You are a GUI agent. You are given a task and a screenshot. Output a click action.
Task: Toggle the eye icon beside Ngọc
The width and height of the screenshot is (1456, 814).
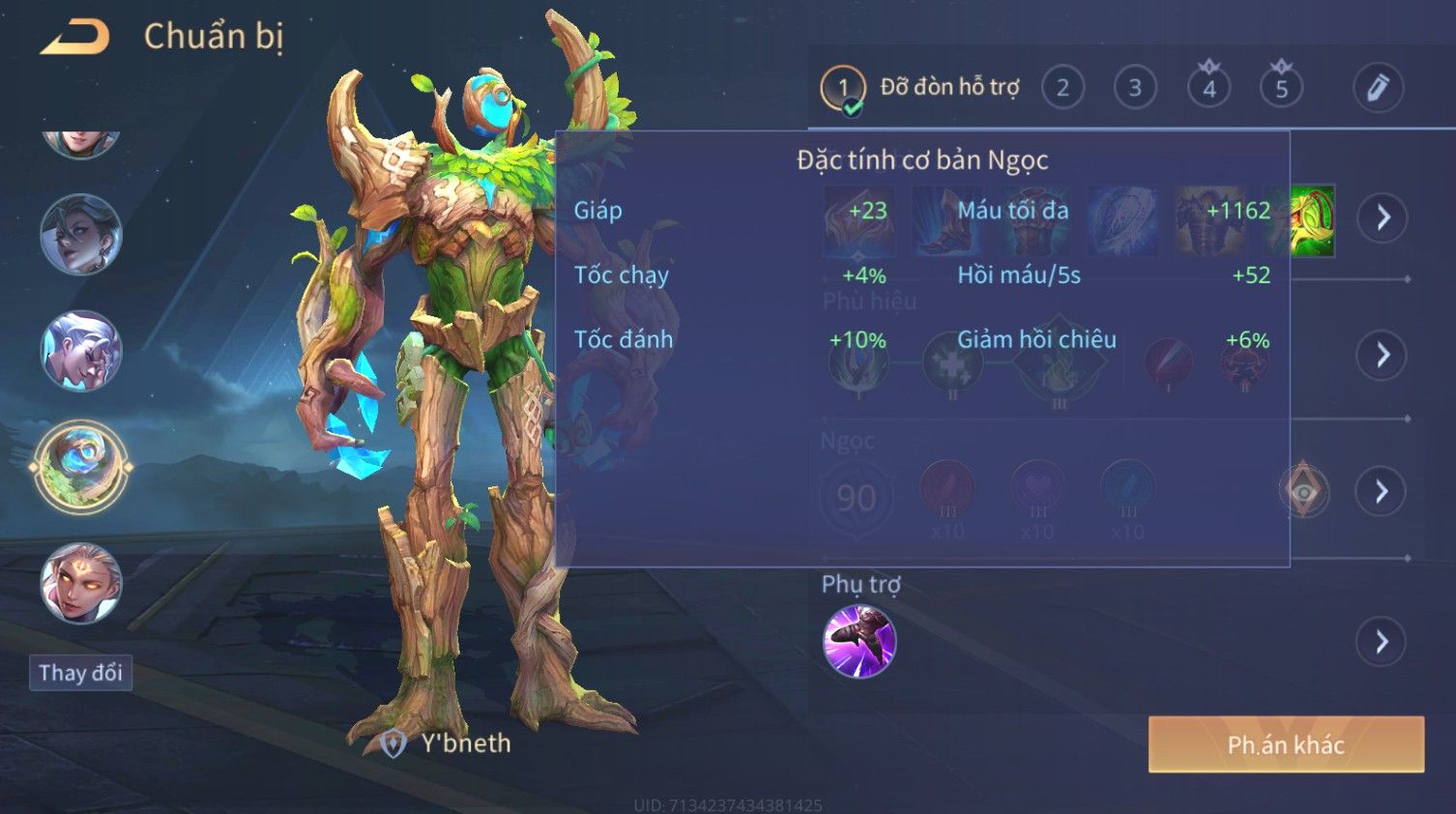[x=1303, y=492]
